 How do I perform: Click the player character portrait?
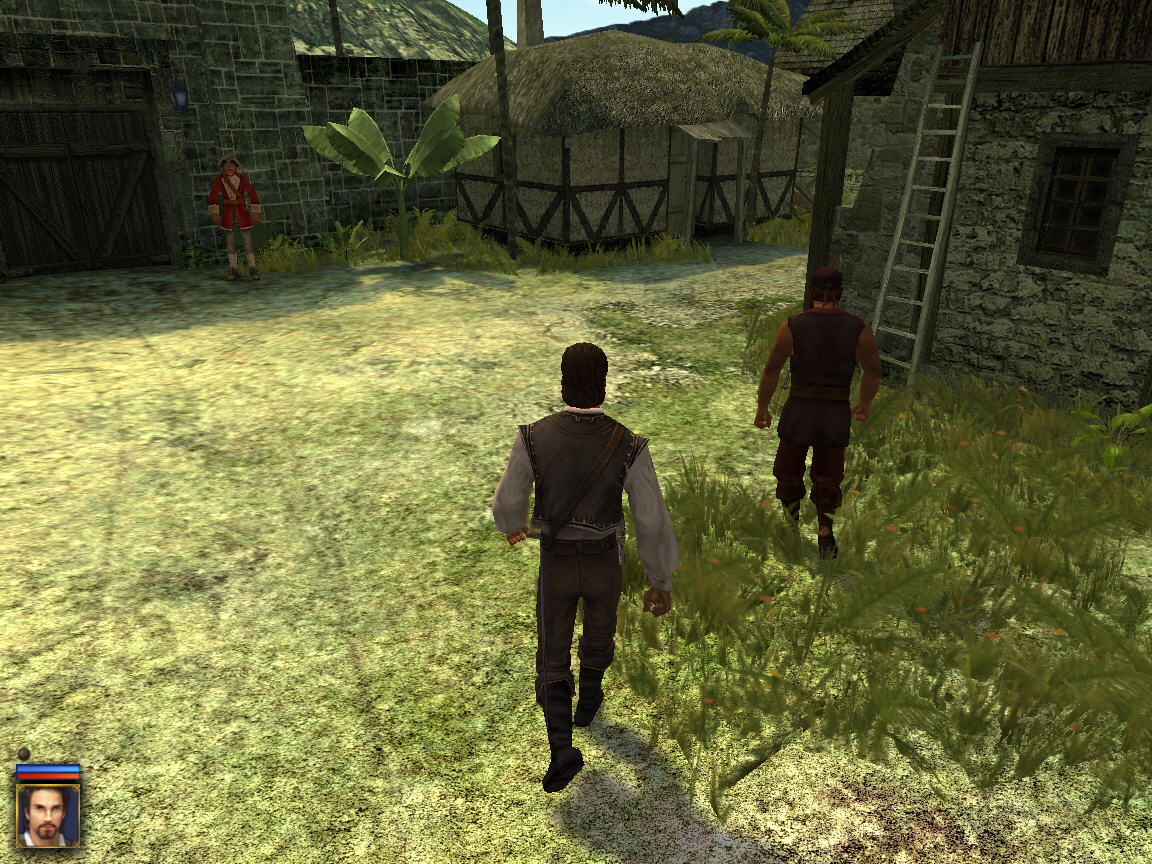coord(48,815)
